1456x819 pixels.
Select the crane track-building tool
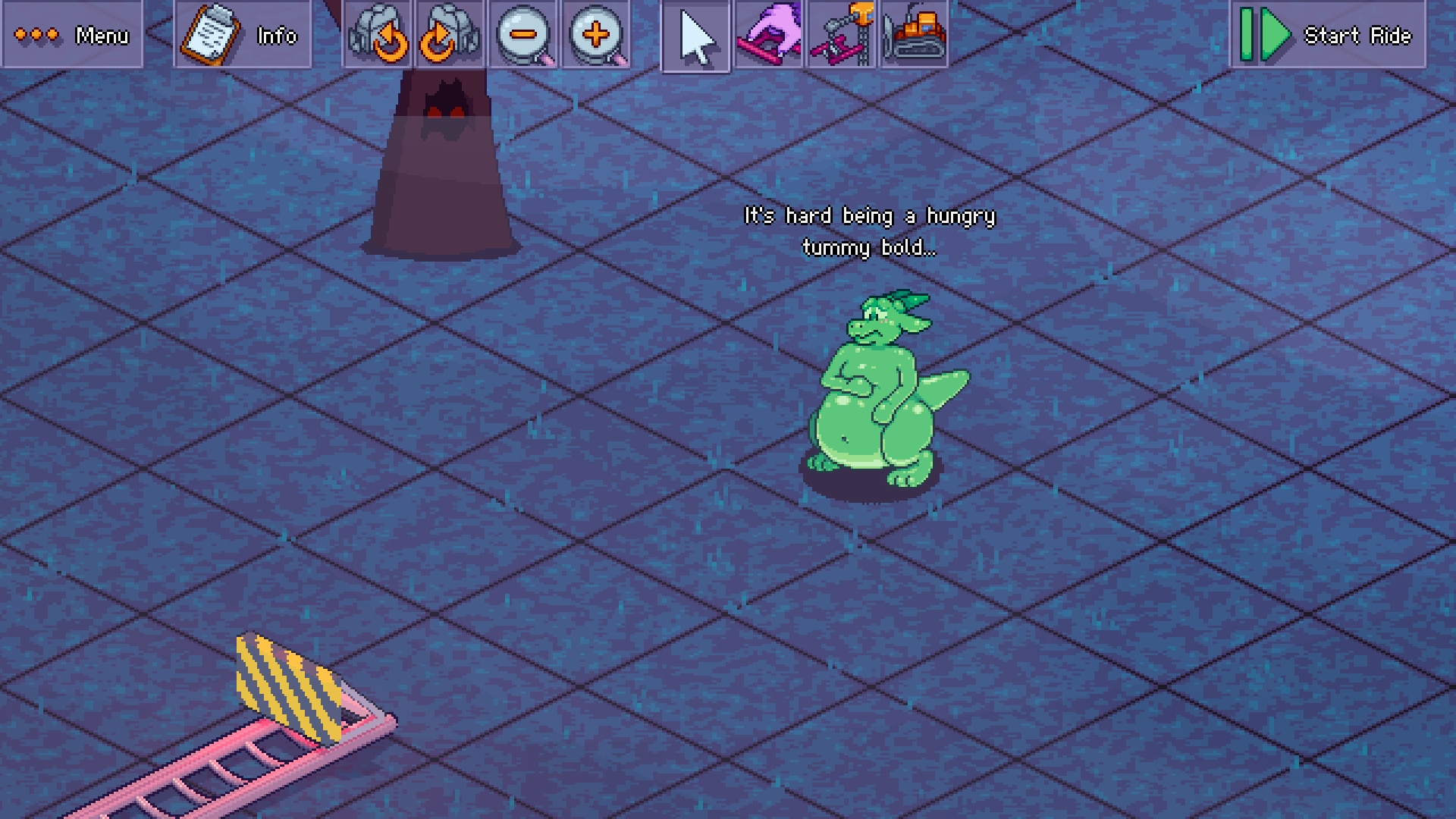tap(841, 35)
